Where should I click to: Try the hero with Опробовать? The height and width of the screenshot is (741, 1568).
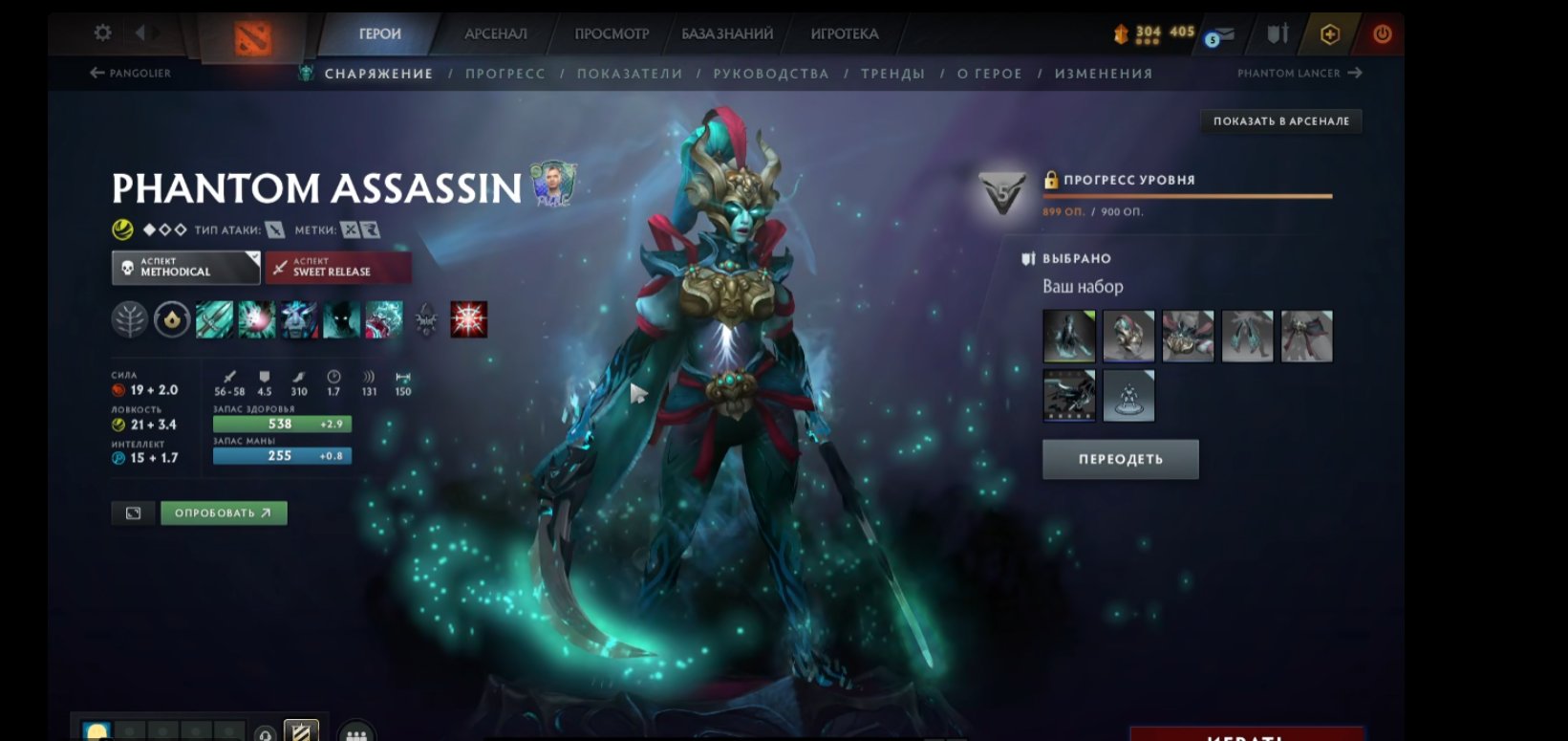coord(224,513)
